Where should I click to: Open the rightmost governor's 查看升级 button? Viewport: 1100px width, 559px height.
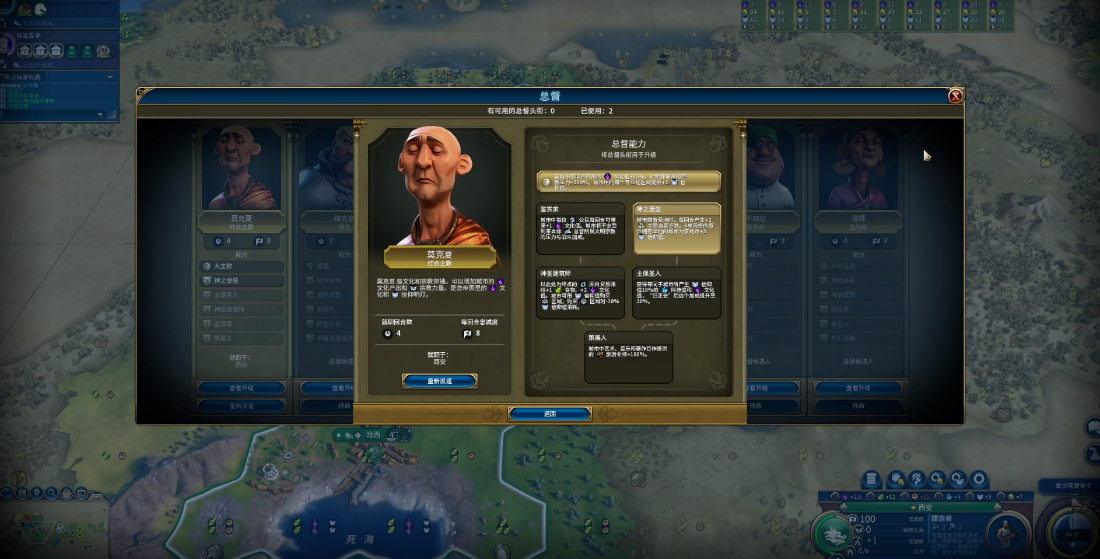pos(859,387)
